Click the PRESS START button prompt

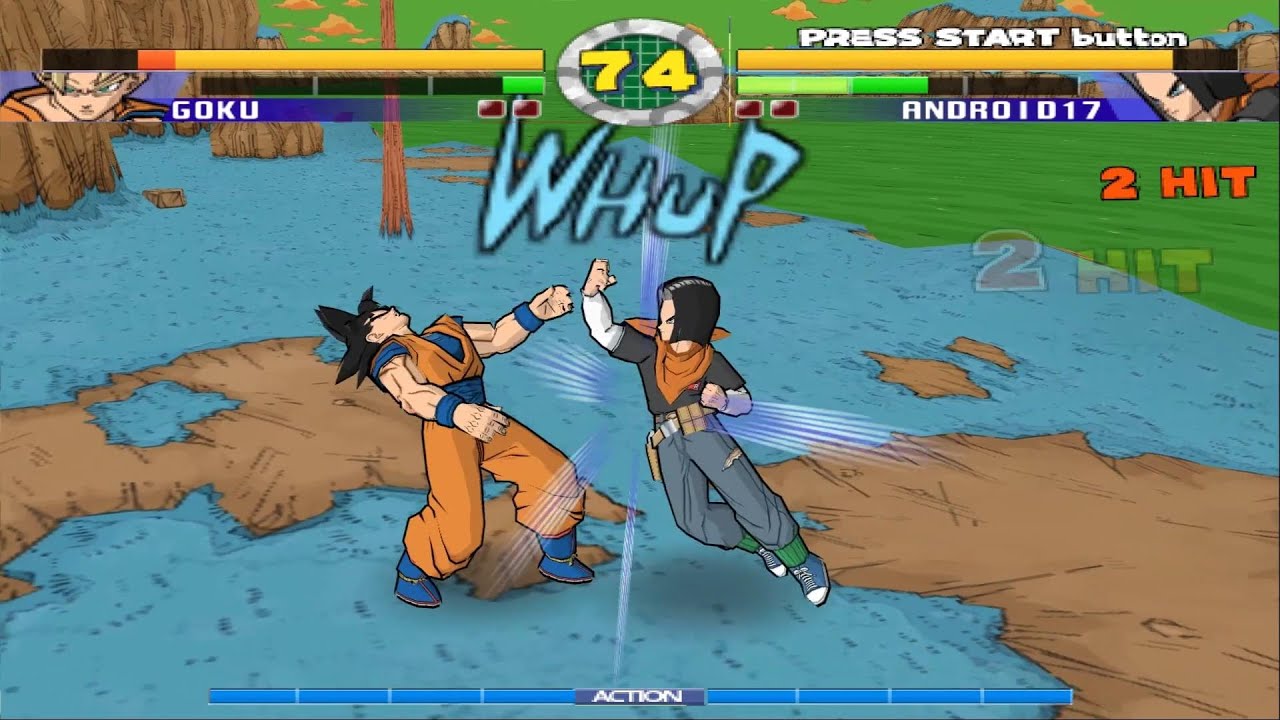point(990,38)
